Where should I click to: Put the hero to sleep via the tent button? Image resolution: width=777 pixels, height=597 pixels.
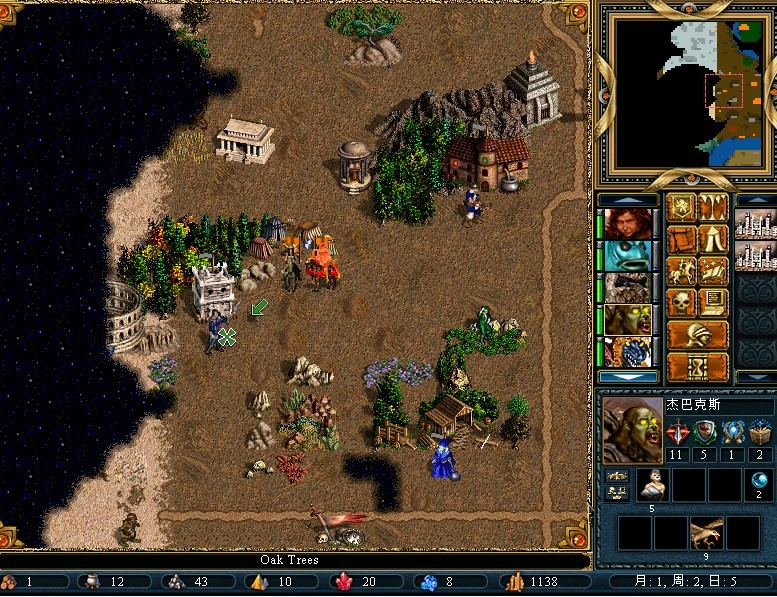(x=714, y=239)
